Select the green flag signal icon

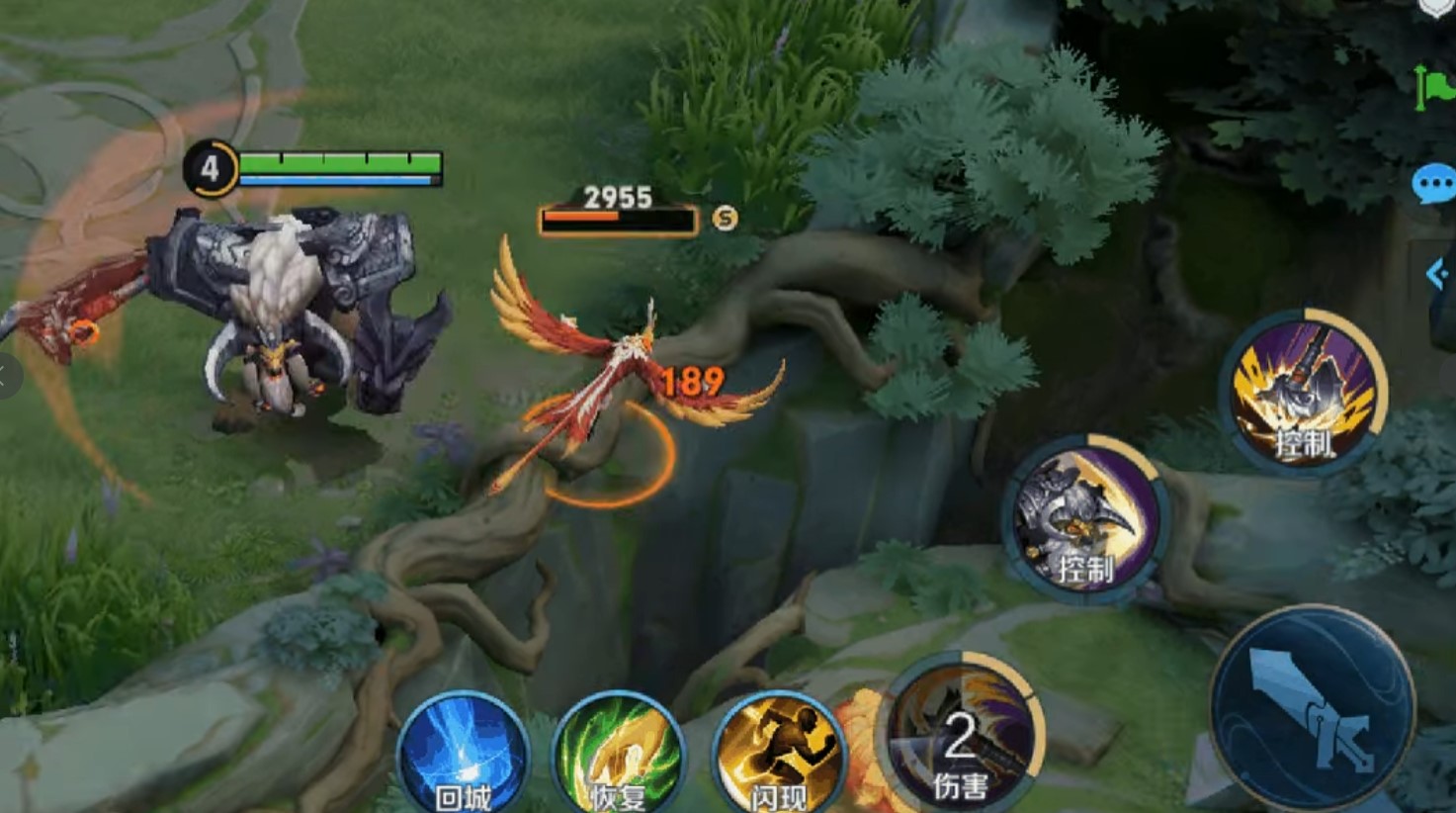(1434, 87)
